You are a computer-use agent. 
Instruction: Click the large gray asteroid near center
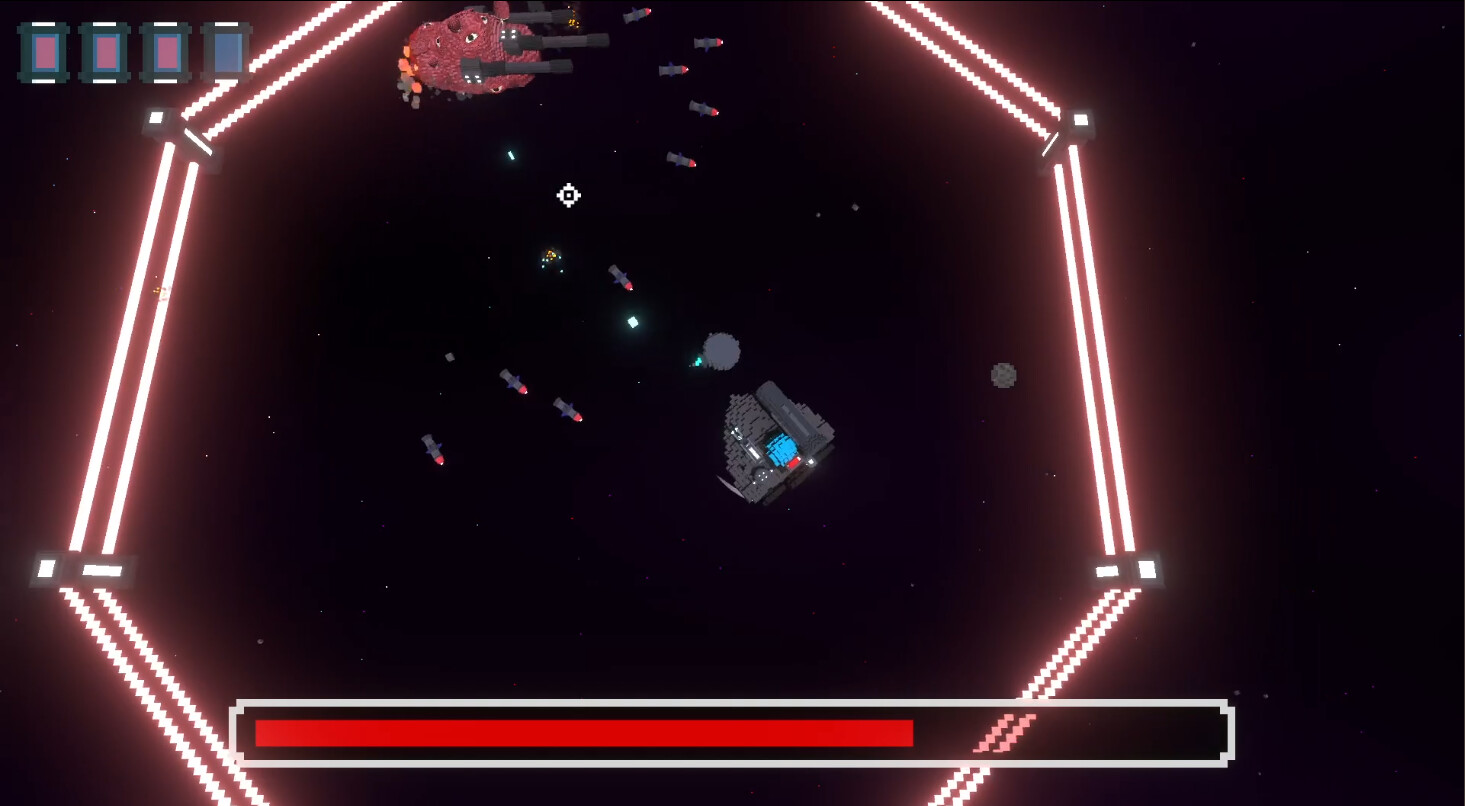(722, 350)
